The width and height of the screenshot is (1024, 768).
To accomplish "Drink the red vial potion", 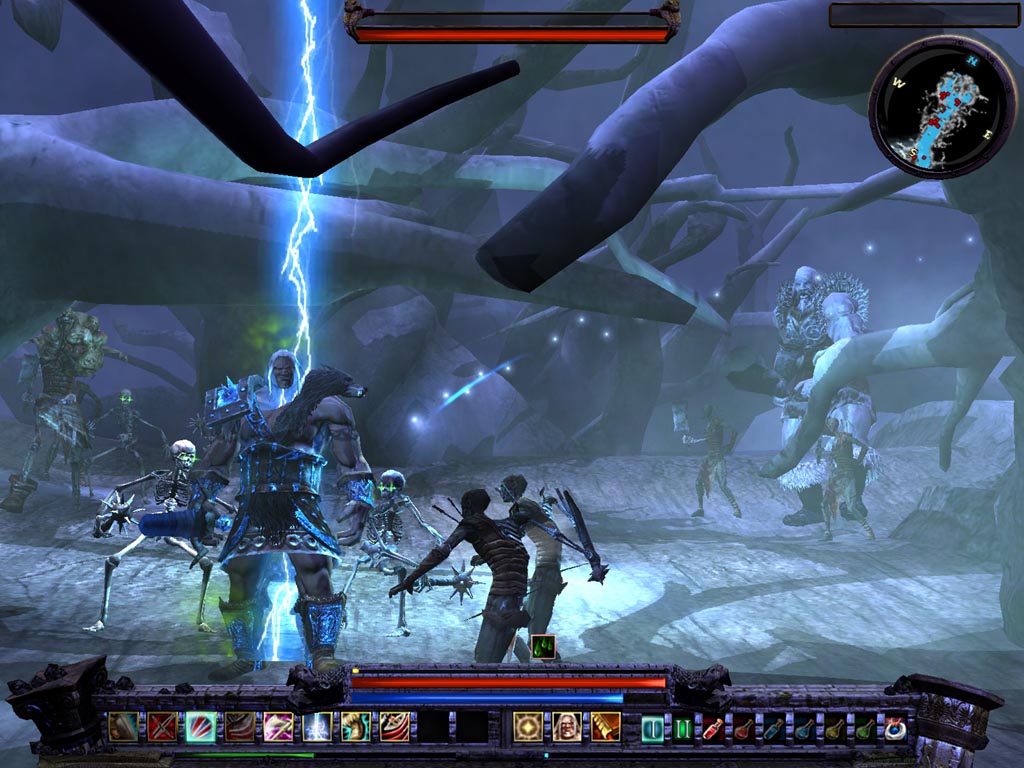I will coord(713,727).
